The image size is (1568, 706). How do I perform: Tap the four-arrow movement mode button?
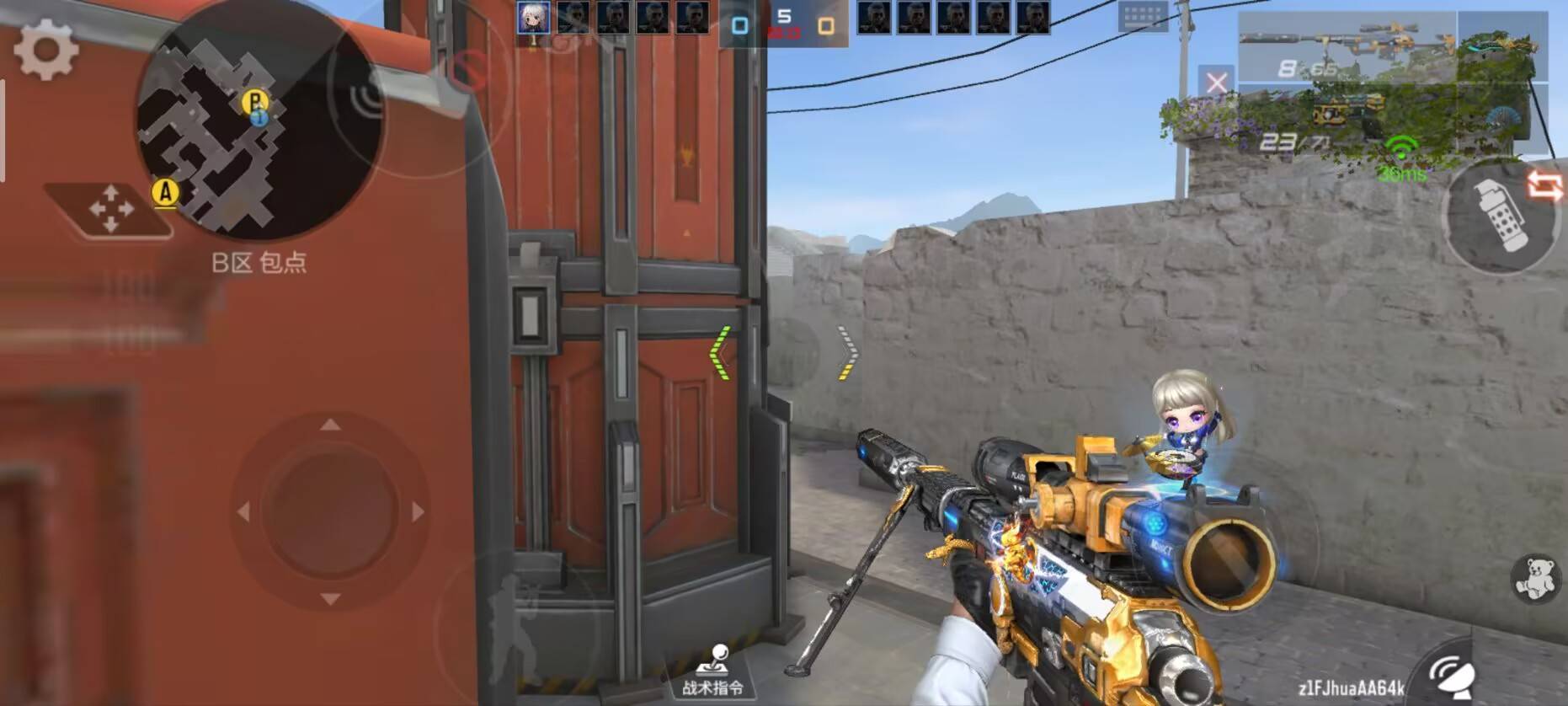[x=110, y=208]
